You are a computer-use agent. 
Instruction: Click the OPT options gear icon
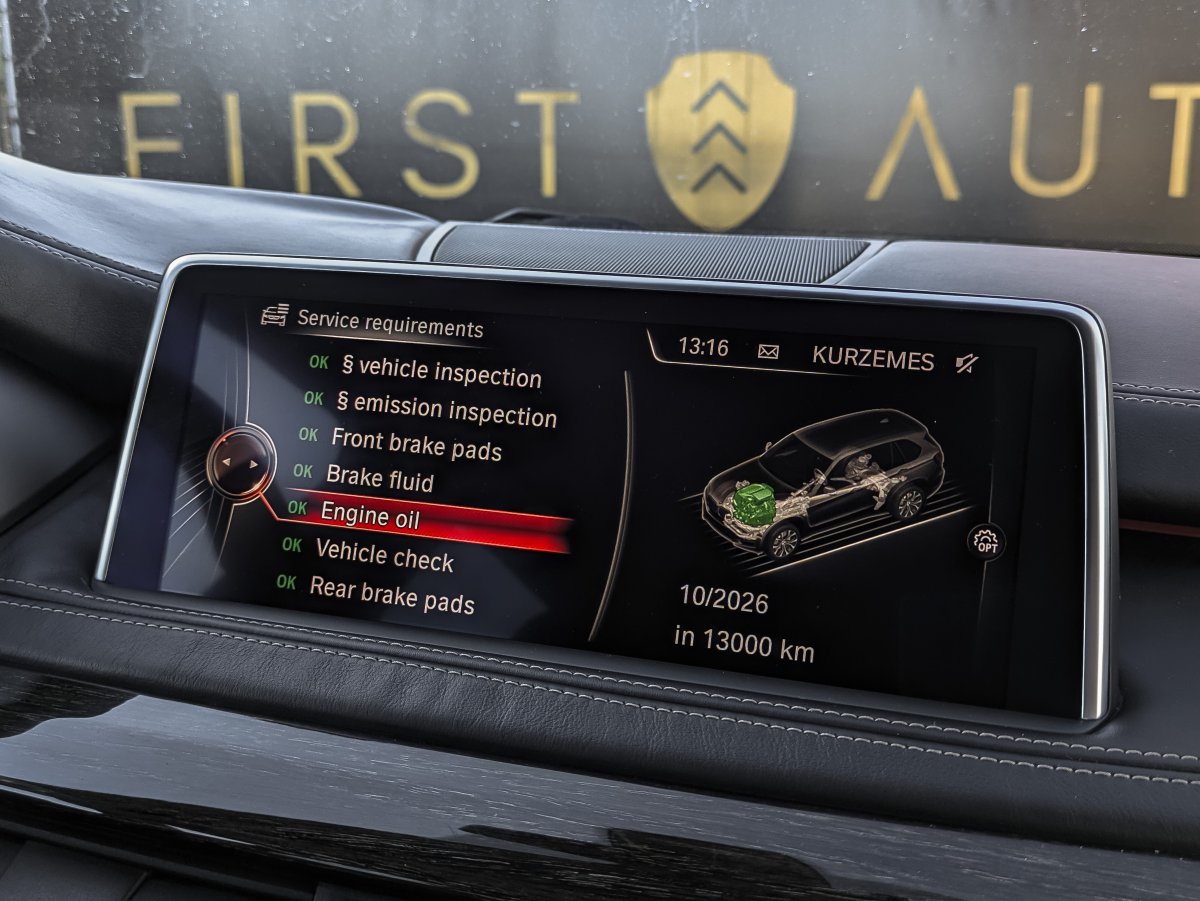point(987,543)
